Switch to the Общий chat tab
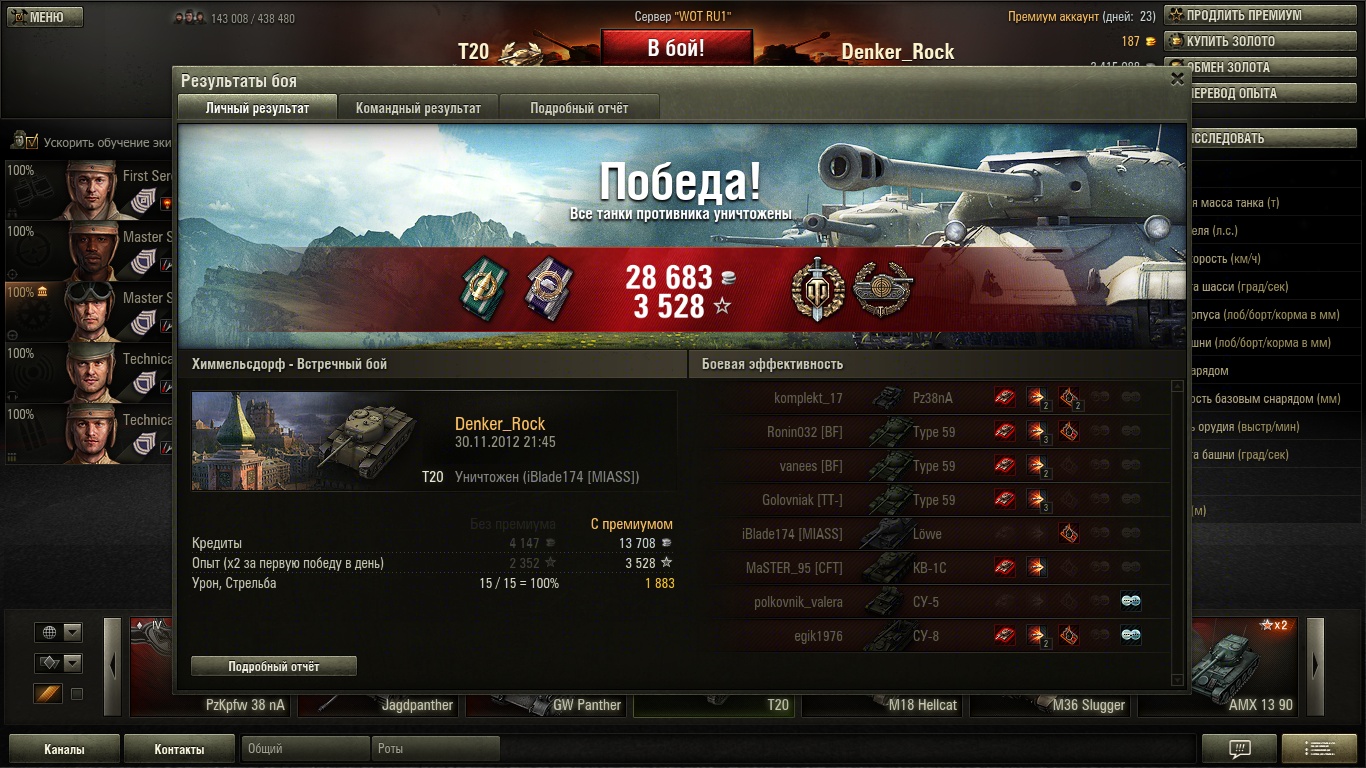The image size is (1366, 768). pos(305,749)
